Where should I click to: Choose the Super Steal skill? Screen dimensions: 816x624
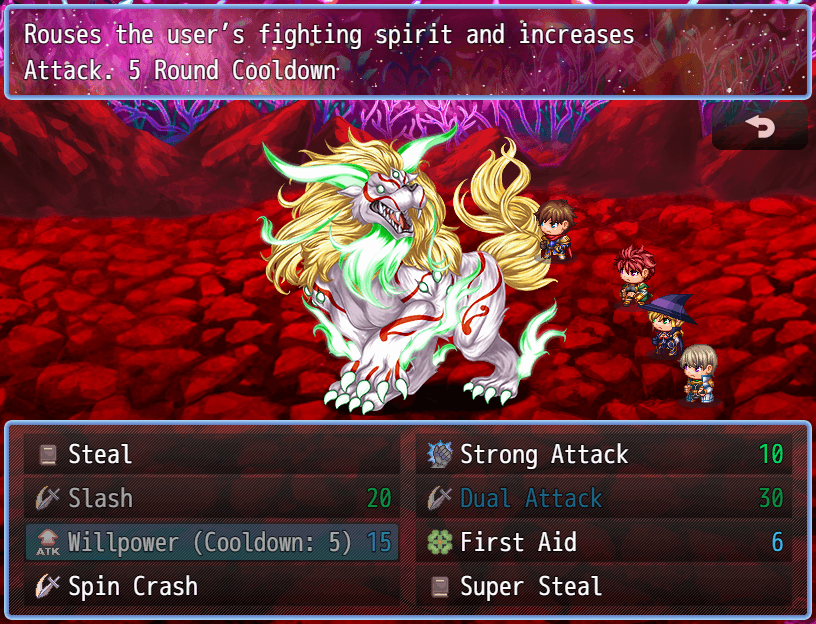point(603,587)
